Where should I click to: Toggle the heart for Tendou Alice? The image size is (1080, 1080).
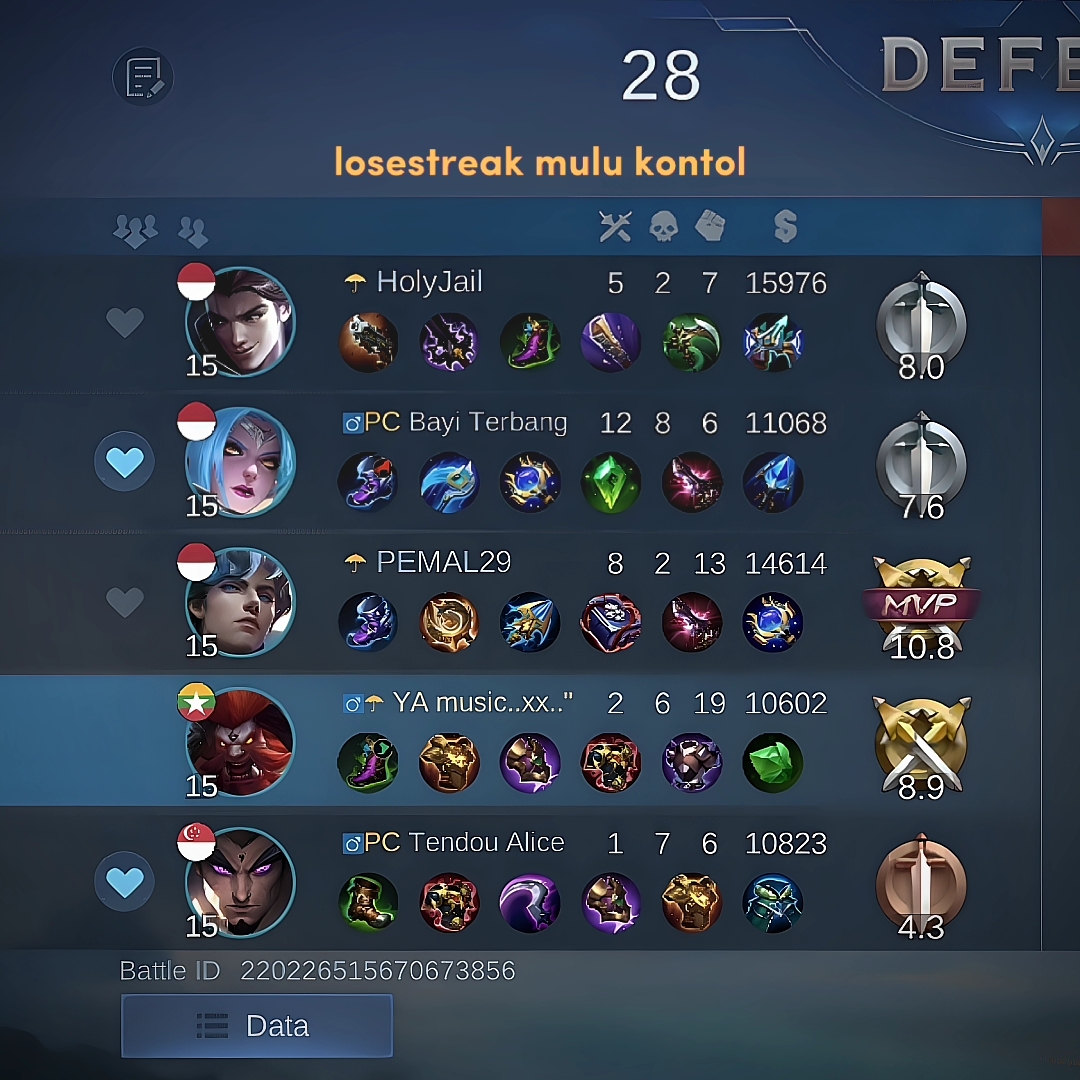(125, 882)
